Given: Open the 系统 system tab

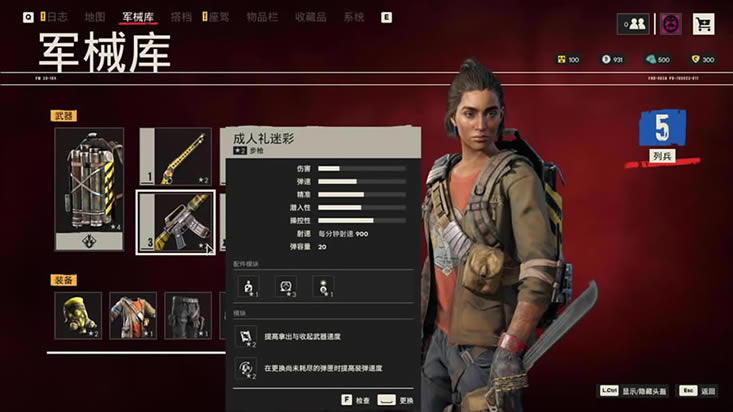Looking at the screenshot, I should click(353, 18).
